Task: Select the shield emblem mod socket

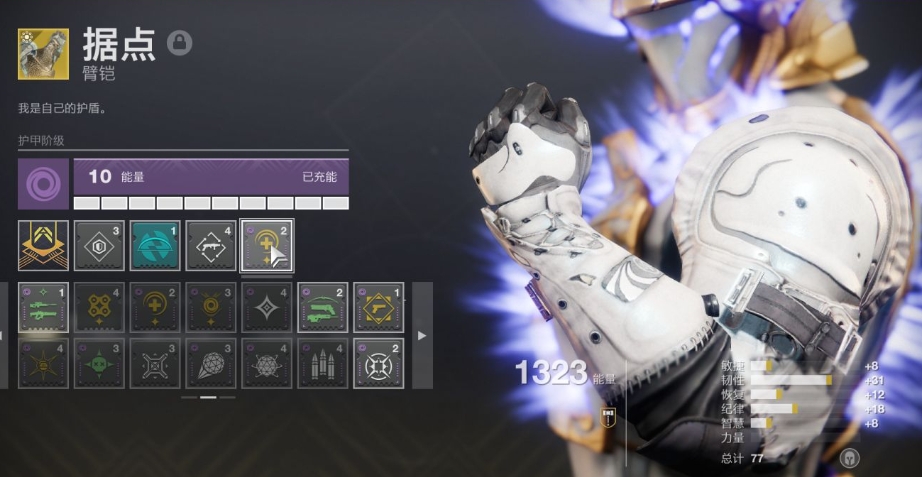Action: click(x=99, y=246)
